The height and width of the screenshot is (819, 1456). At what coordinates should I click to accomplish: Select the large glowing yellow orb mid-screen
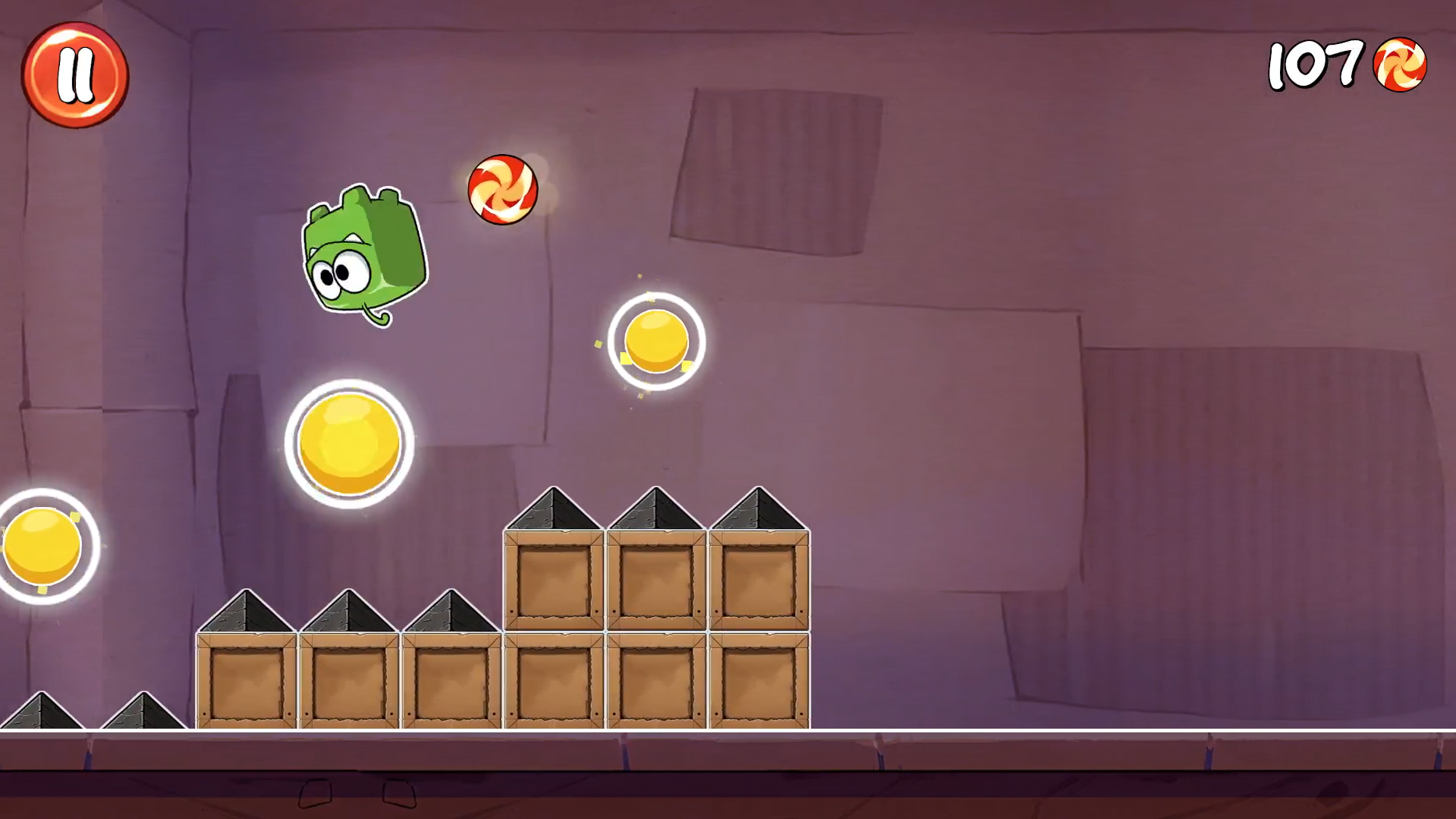(x=350, y=444)
